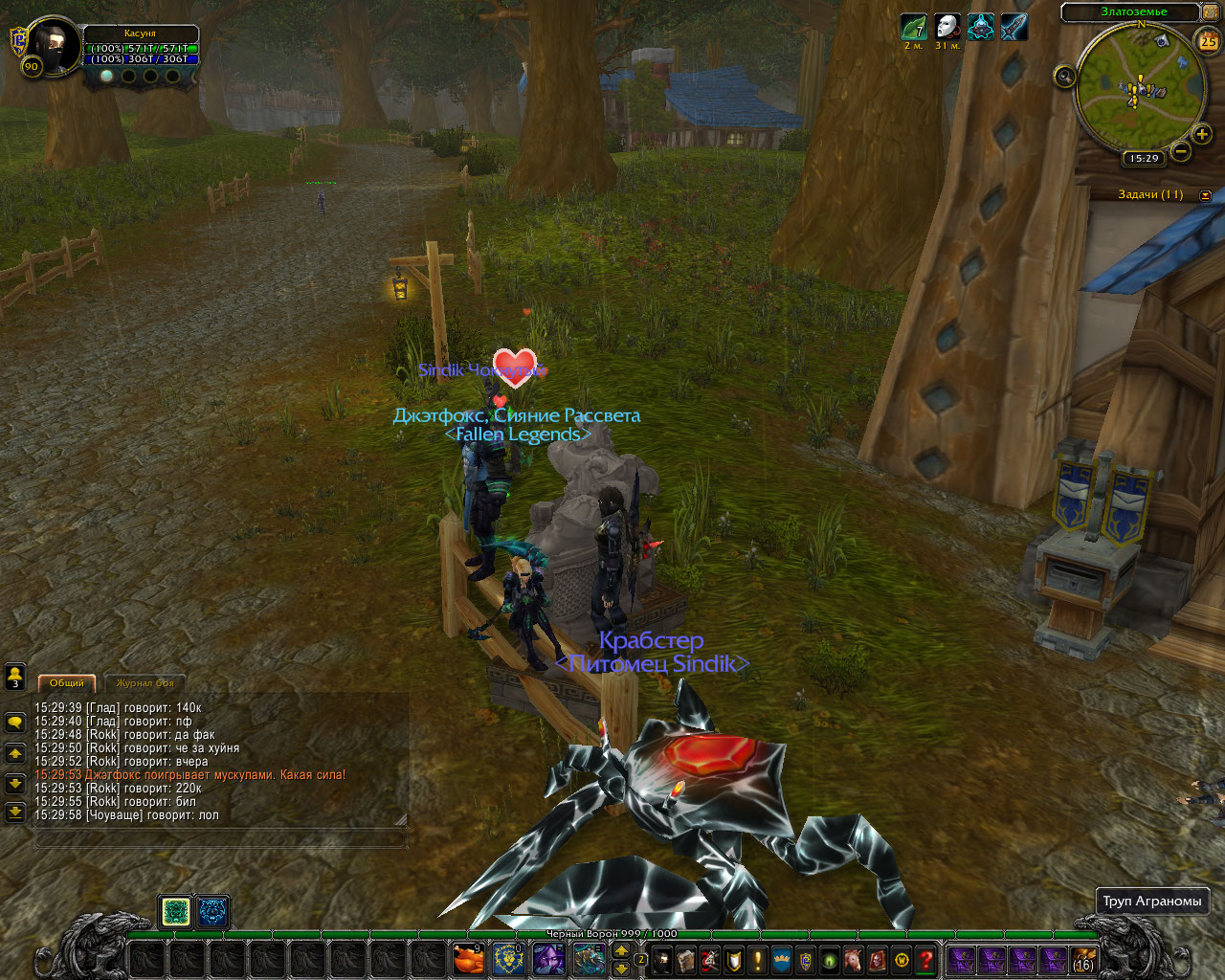Select the Общий chat tab
This screenshot has height=980, width=1225.
(x=67, y=683)
